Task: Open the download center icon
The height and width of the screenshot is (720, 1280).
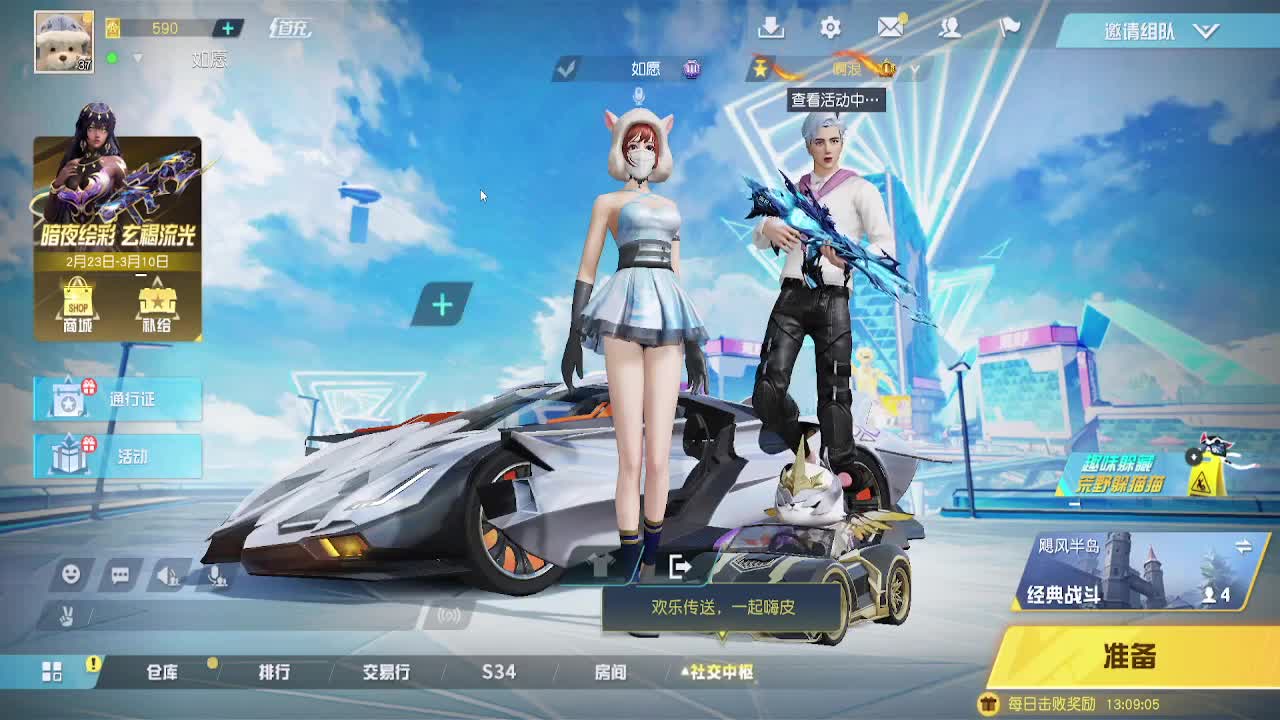Action: (770, 29)
